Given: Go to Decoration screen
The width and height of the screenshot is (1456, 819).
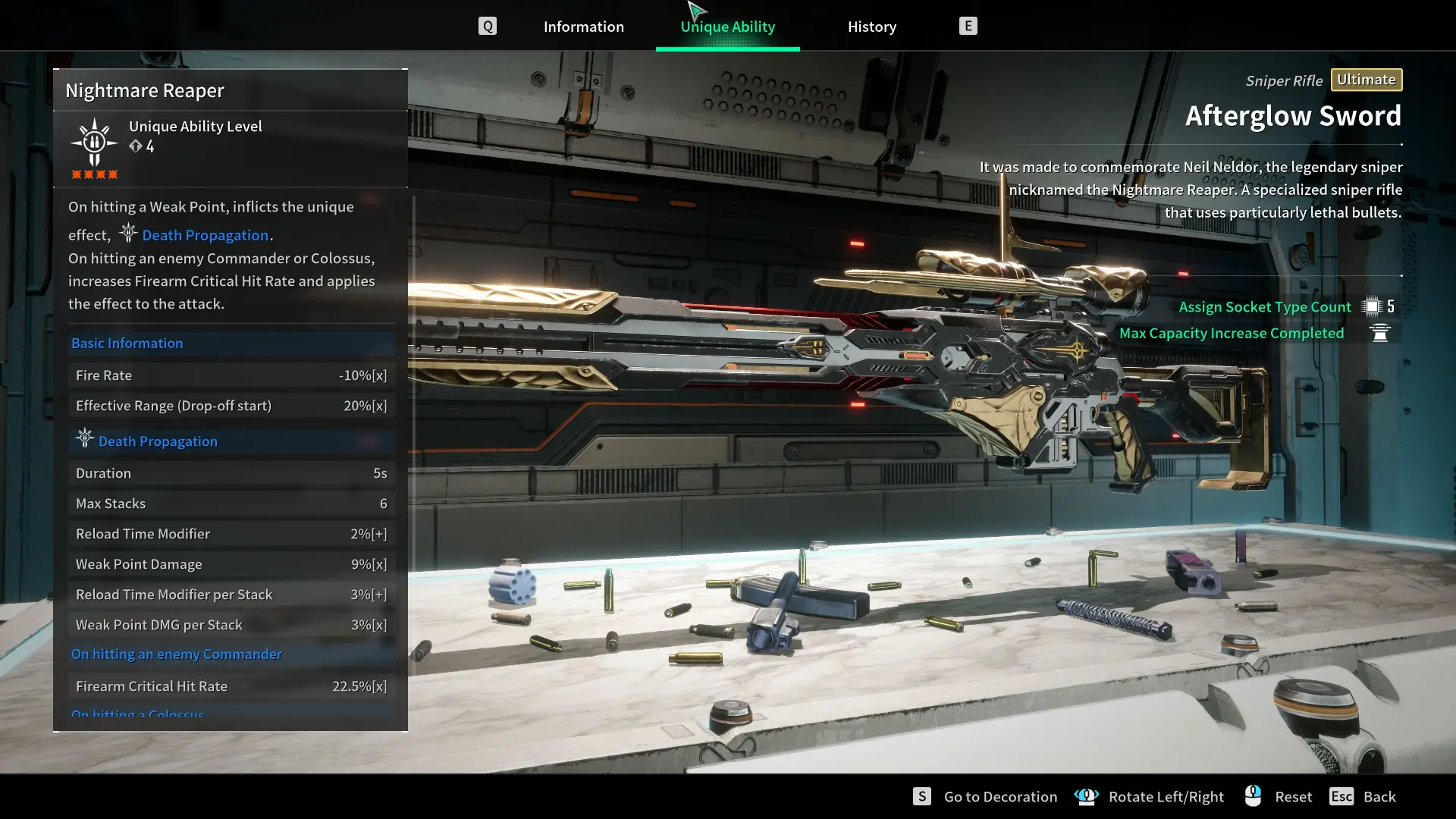Looking at the screenshot, I should coord(999,796).
